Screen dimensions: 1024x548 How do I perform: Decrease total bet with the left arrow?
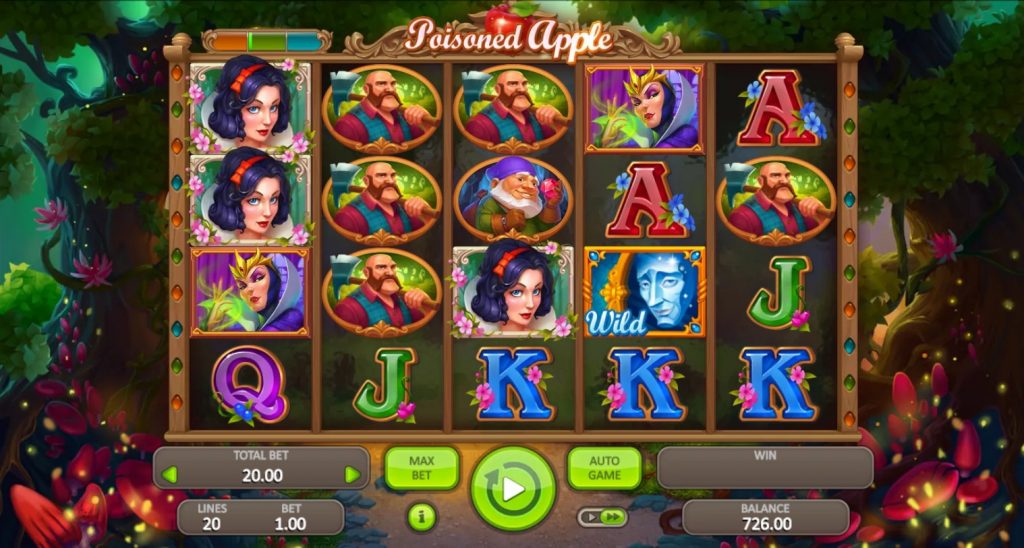point(169,475)
